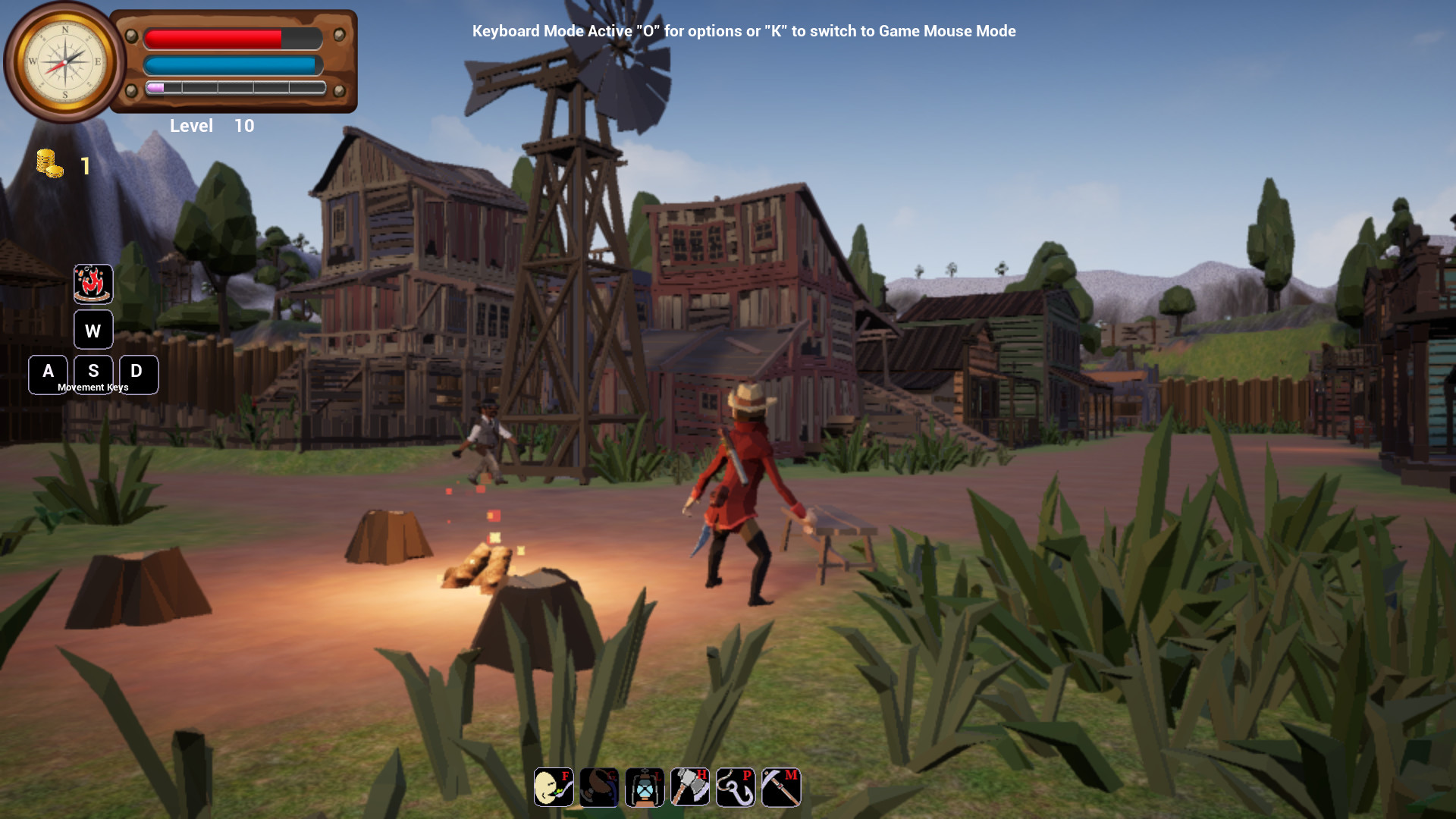Select the gear bag item (G slot)

598,787
